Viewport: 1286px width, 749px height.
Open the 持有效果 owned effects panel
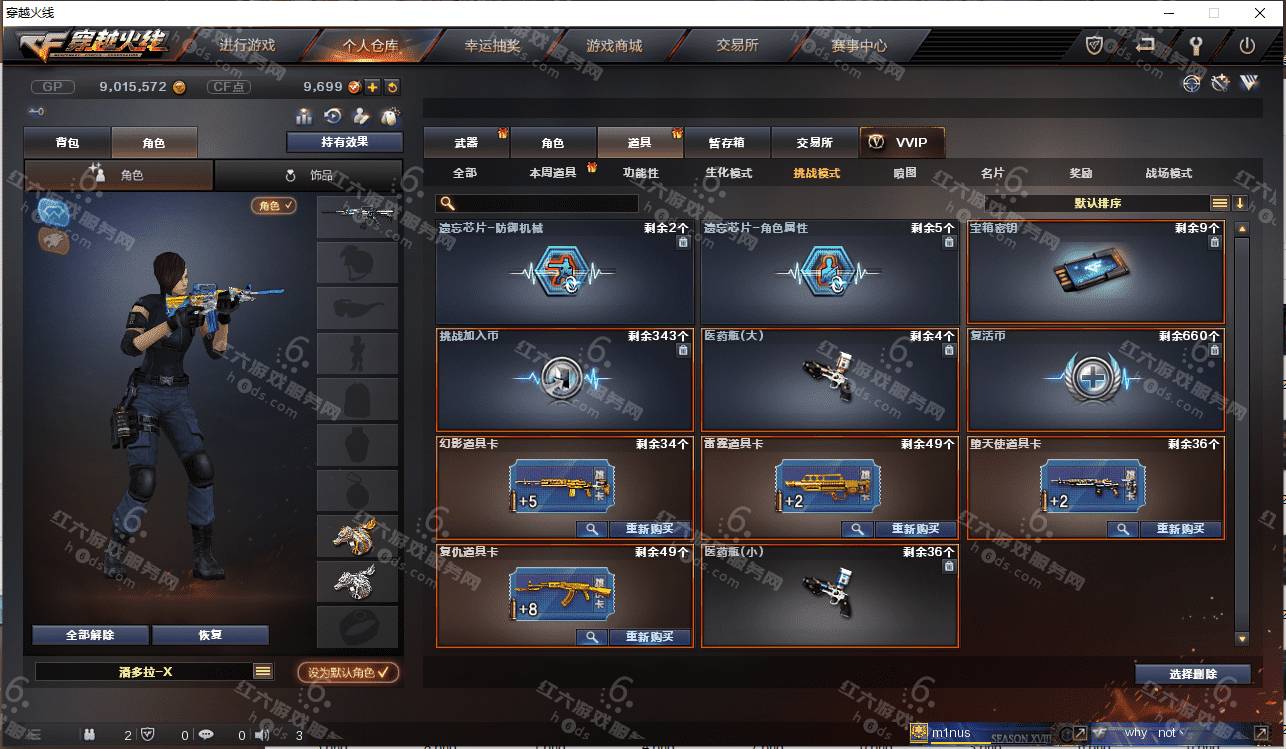tap(344, 143)
